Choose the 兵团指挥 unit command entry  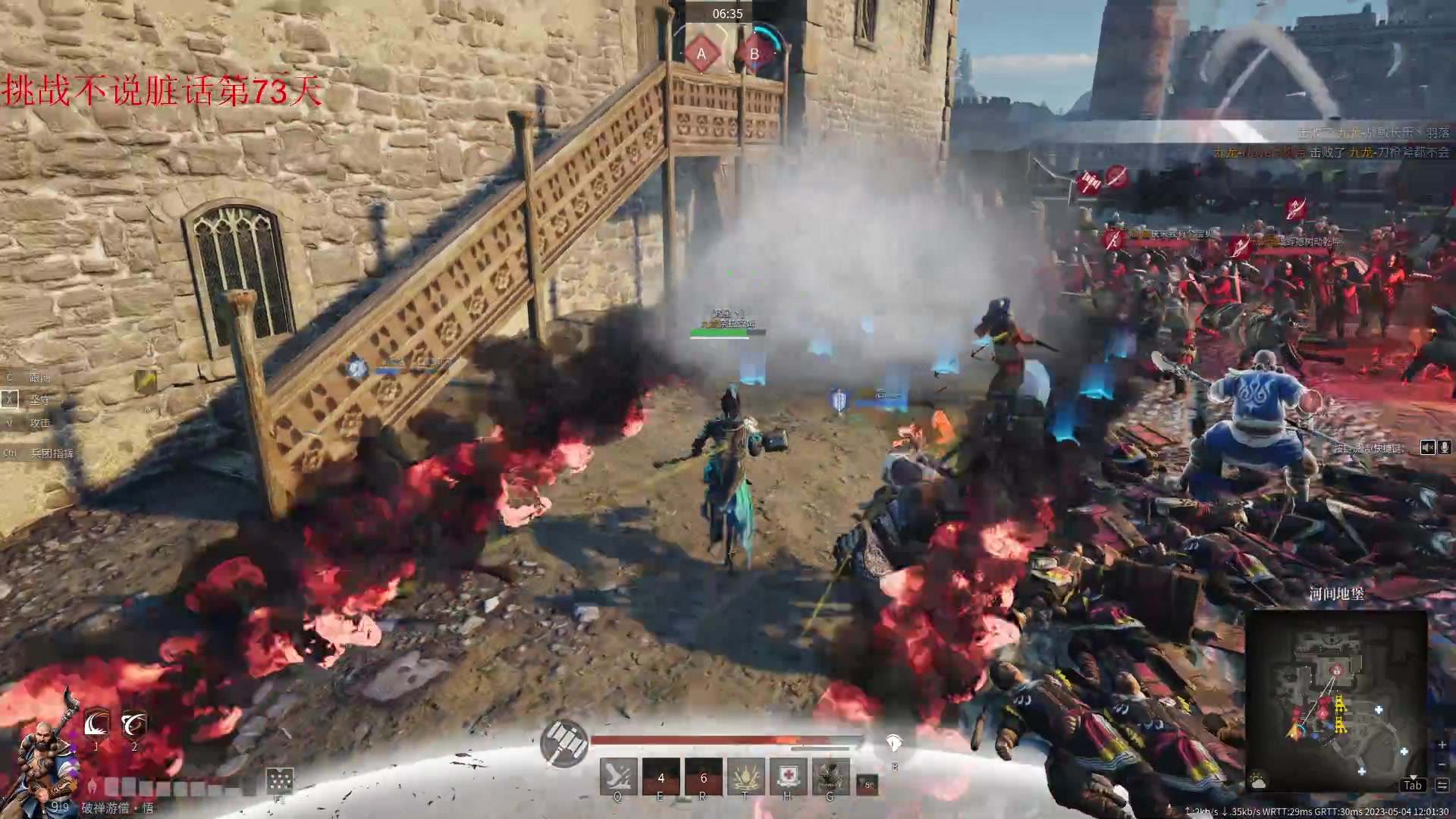[x=52, y=453]
